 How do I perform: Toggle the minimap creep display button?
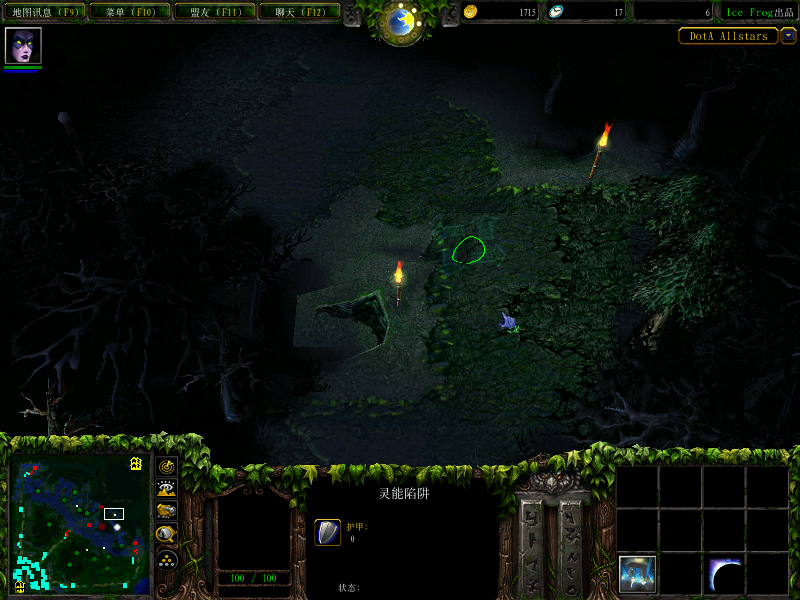pyautogui.click(x=167, y=535)
